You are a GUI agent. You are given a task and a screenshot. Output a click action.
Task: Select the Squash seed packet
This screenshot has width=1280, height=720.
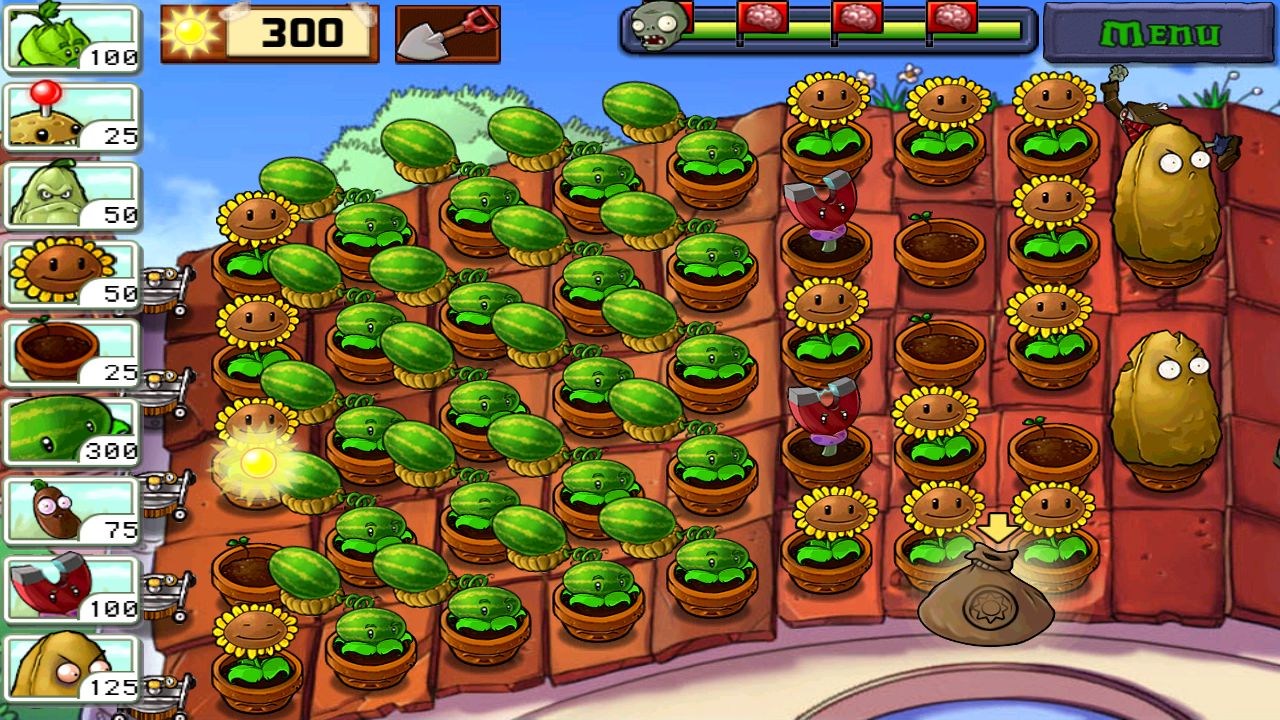(x=70, y=195)
